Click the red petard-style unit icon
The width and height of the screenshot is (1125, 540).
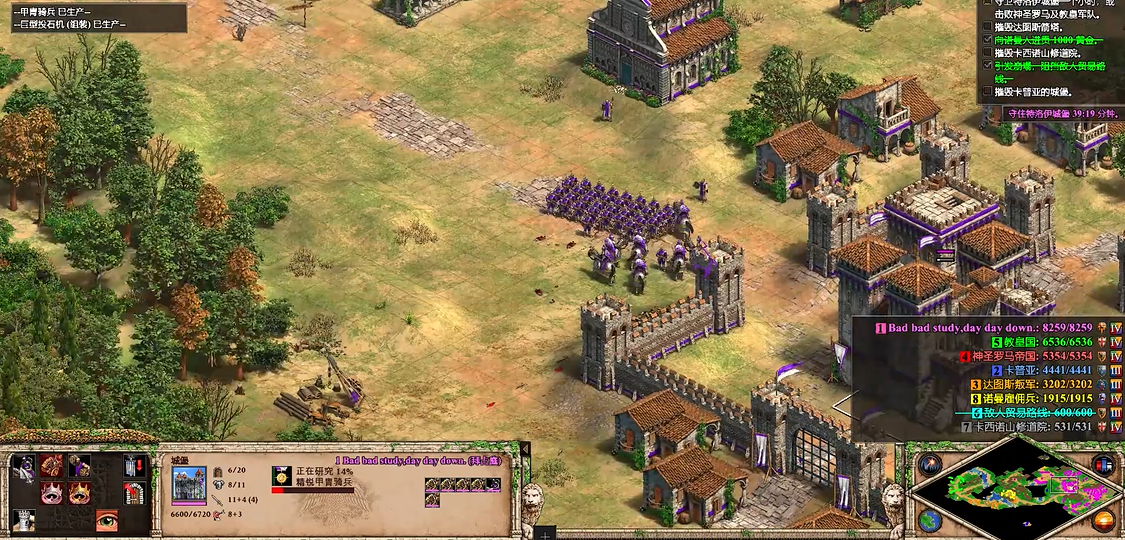[52, 466]
